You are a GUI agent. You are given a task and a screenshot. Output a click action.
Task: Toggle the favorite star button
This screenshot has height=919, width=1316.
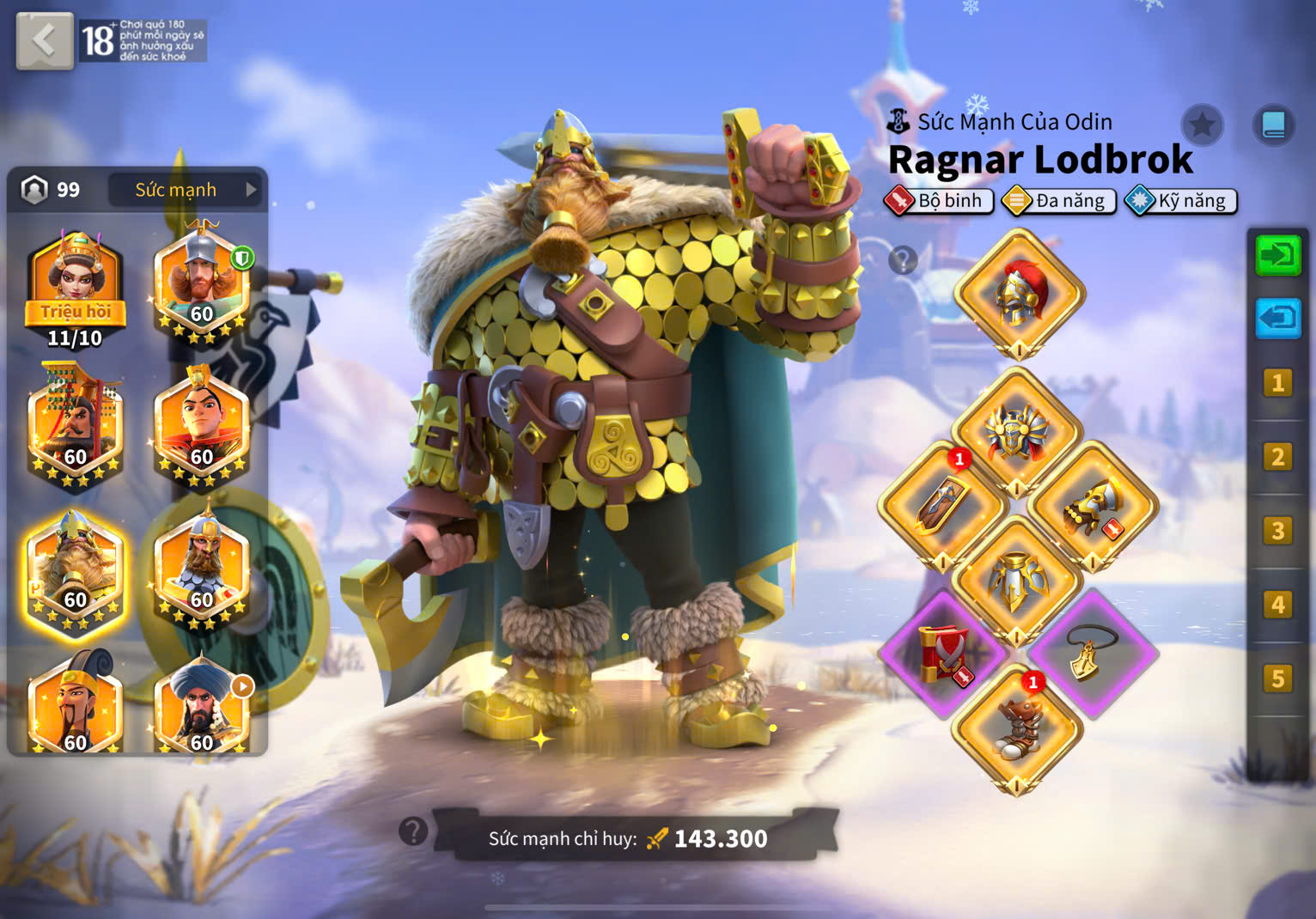1202,126
